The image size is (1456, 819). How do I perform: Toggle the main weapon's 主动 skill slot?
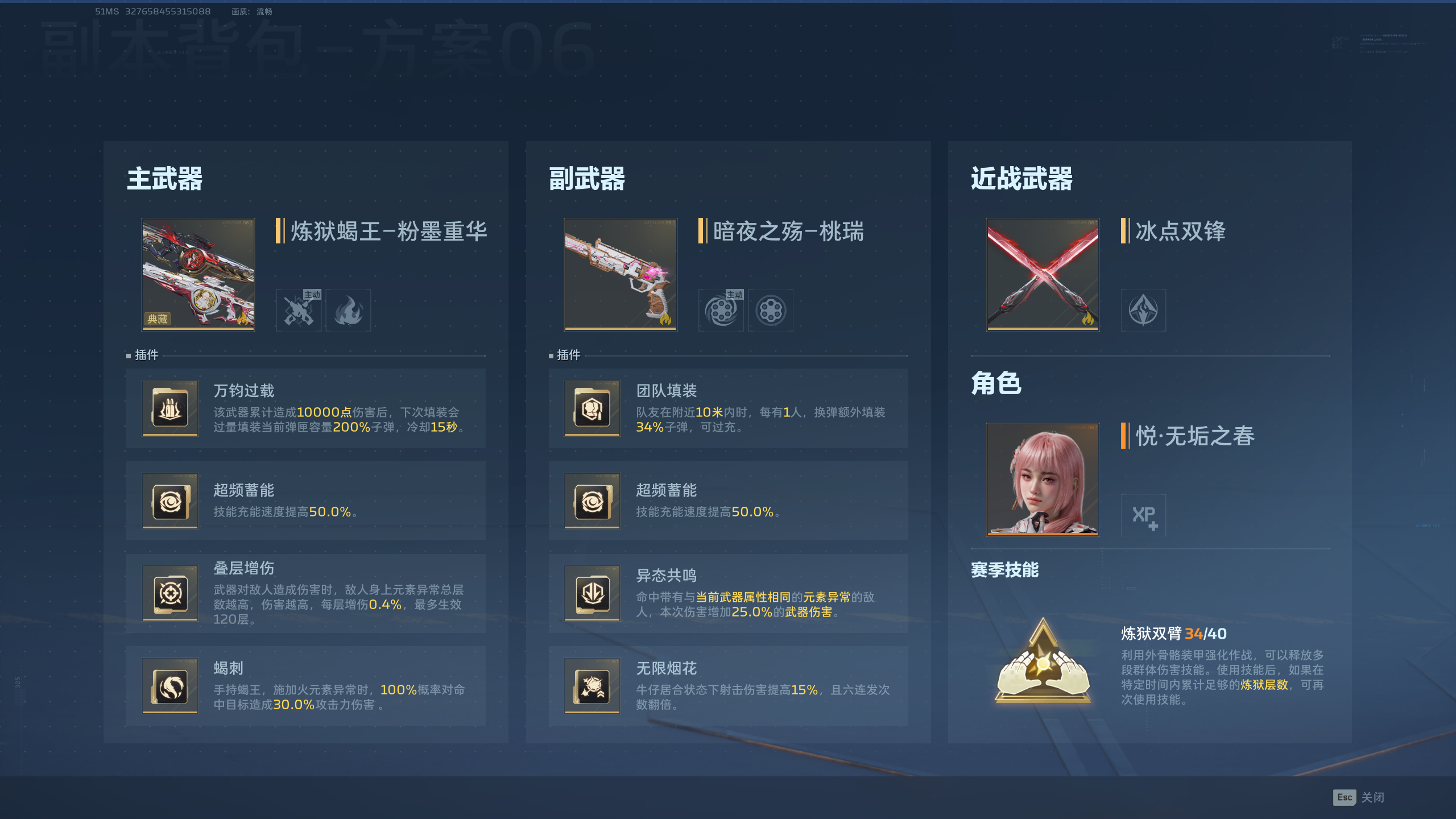click(299, 310)
